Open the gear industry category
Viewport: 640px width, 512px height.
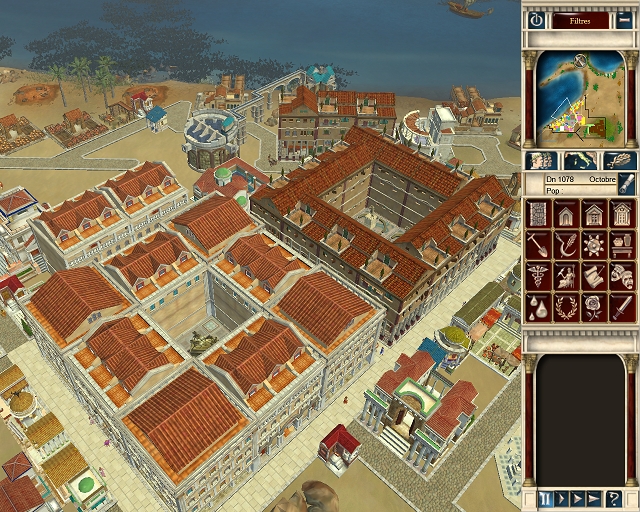(594, 245)
